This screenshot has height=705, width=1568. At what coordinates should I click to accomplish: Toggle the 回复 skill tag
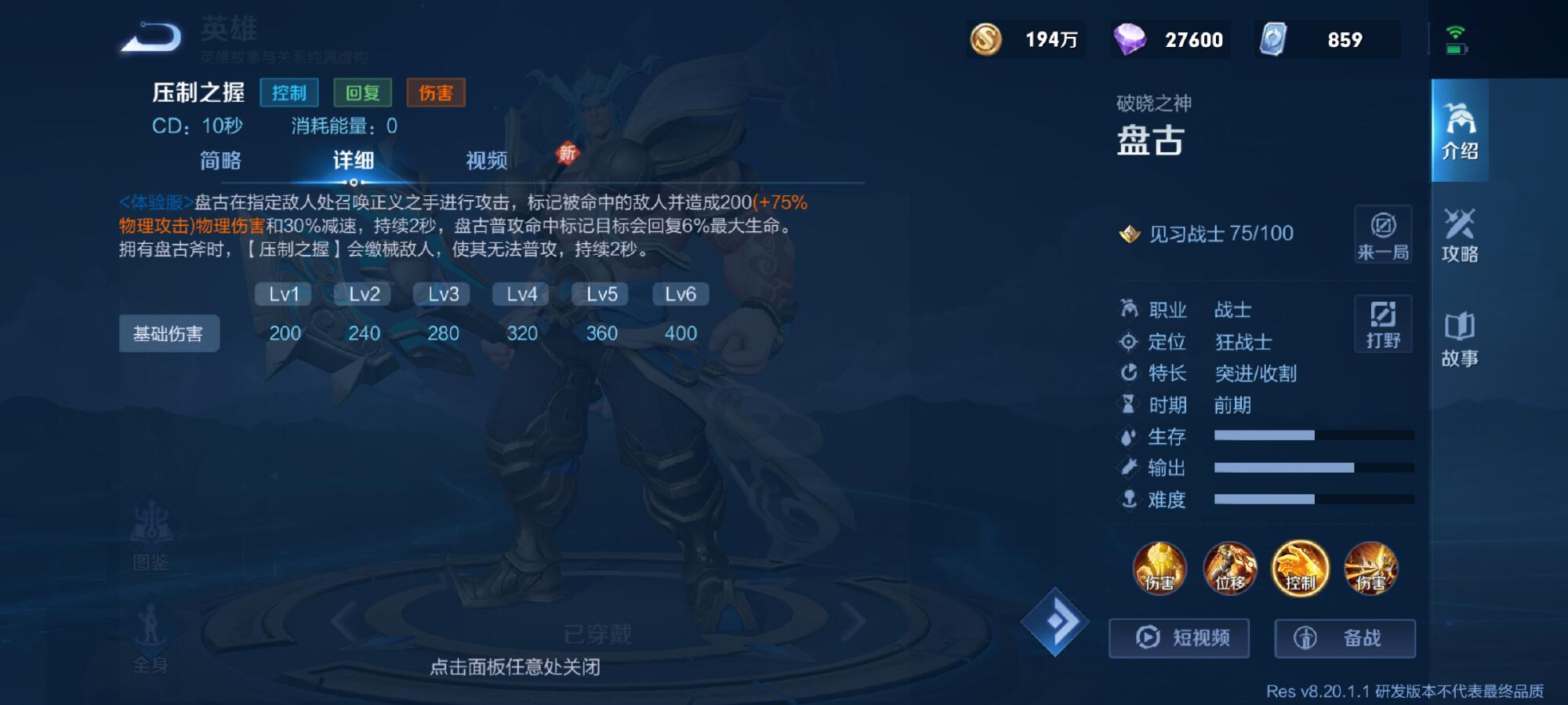pos(364,93)
